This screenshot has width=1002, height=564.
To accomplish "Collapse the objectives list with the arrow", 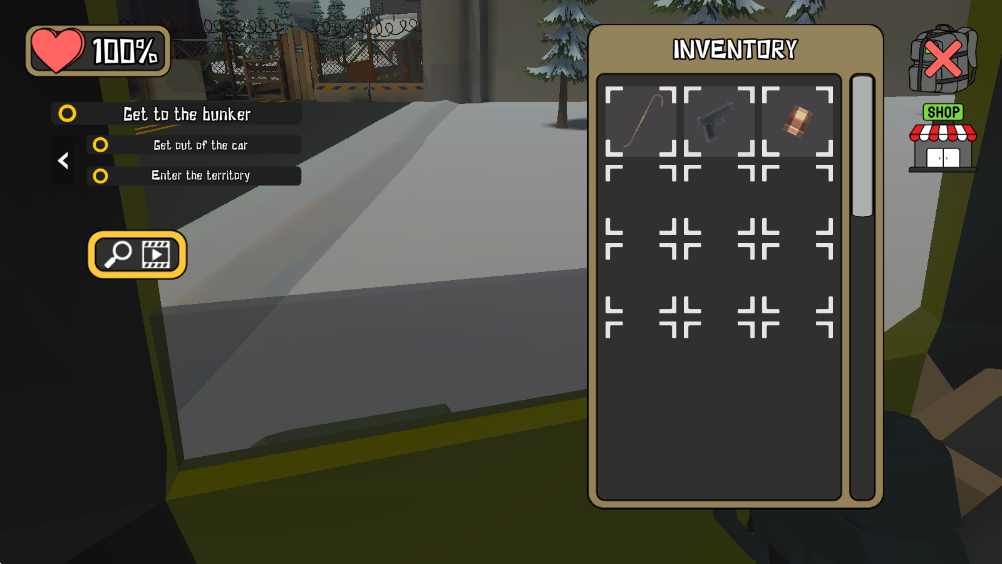I will pyautogui.click(x=63, y=160).
